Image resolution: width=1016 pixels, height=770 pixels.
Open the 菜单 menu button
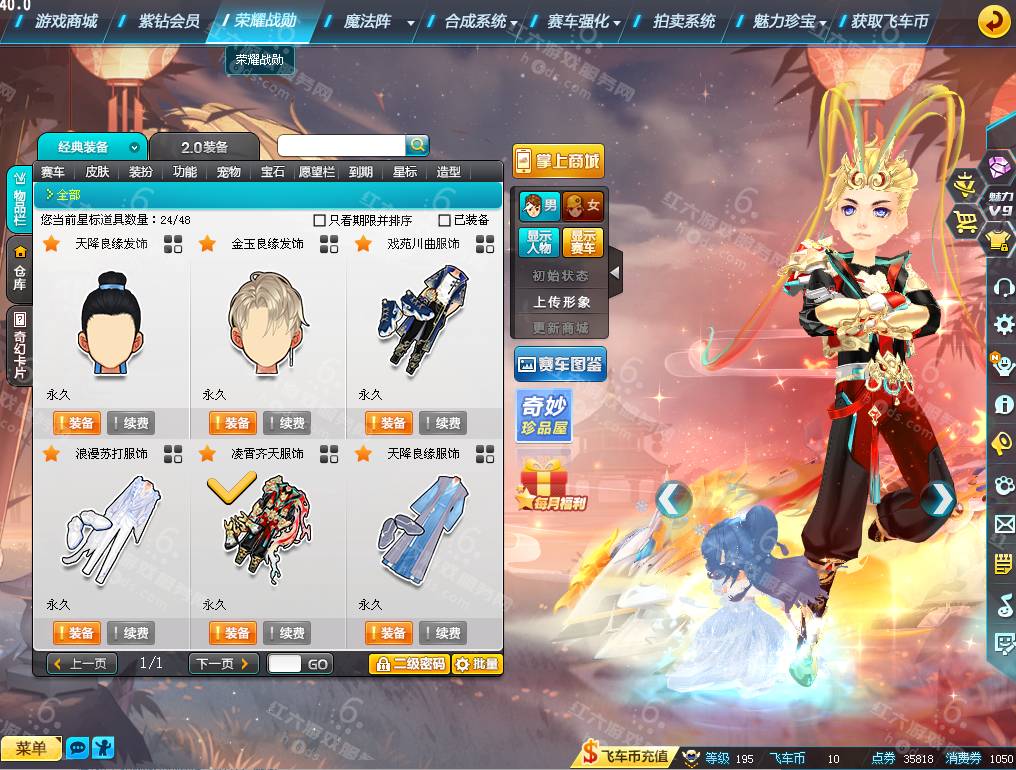pos(31,749)
